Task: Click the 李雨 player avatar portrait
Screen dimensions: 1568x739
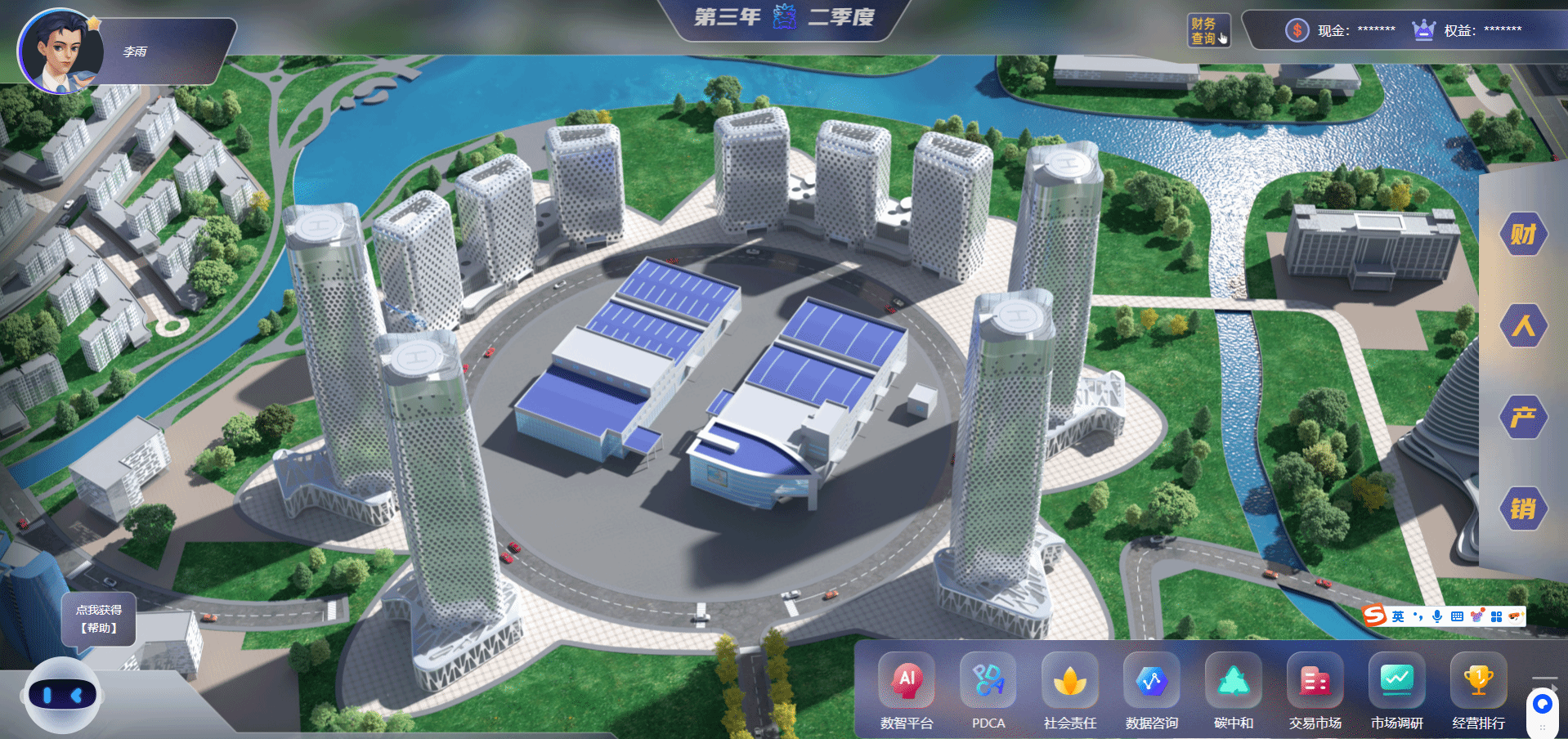Action: pos(59,52)
